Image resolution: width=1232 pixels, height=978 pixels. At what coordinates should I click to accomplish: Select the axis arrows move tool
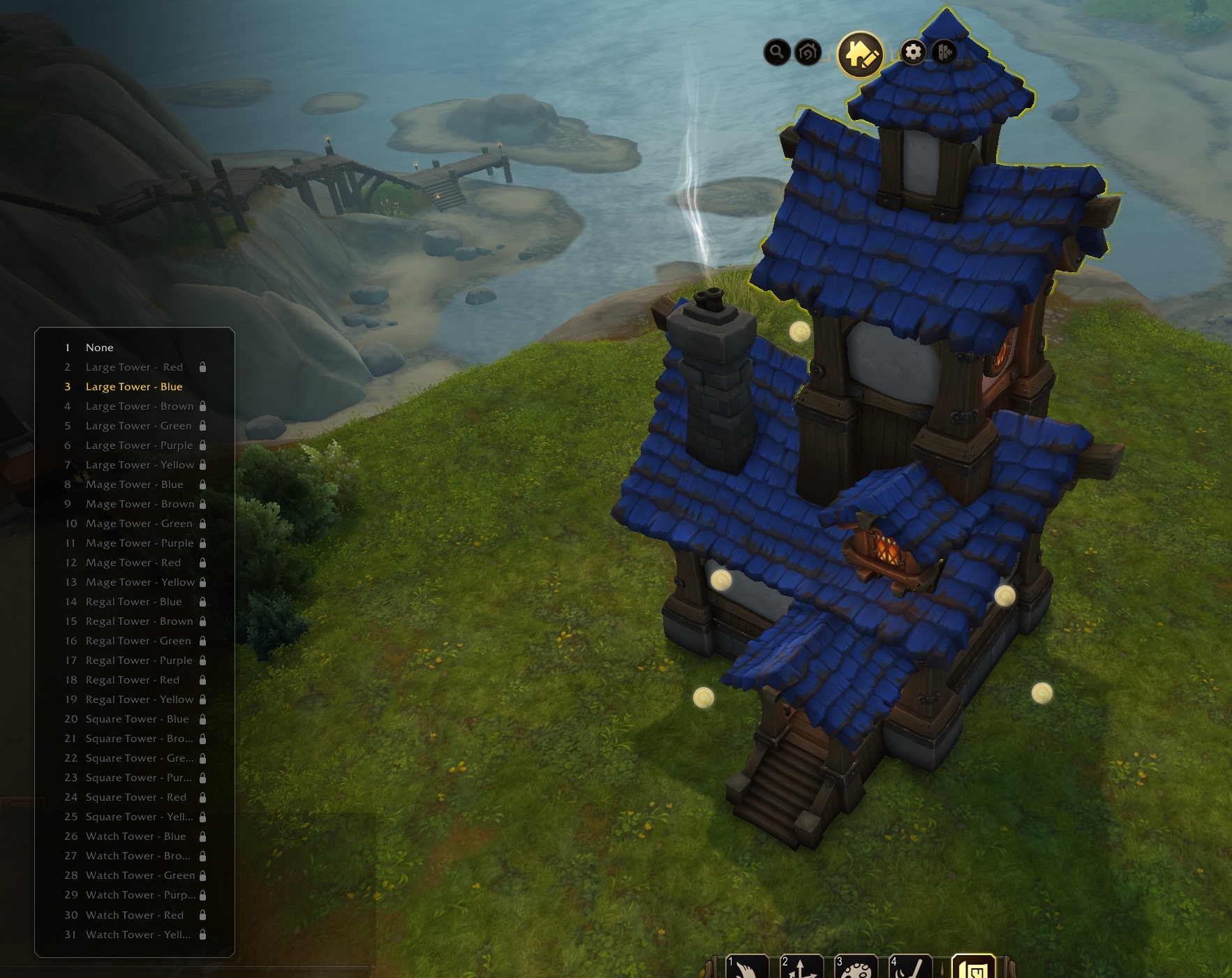801,968
